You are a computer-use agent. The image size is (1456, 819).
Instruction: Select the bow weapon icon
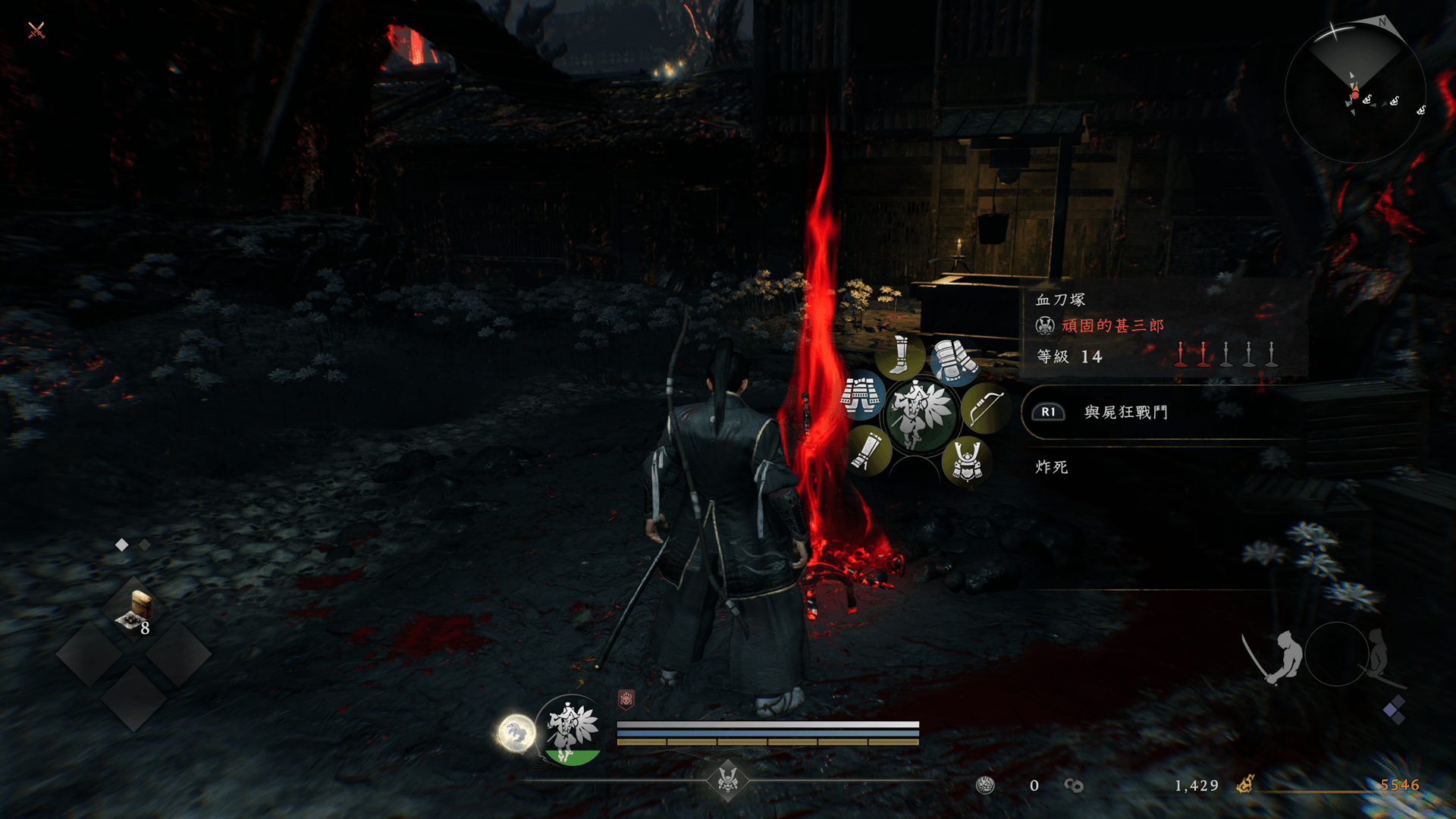click(985, 409)
